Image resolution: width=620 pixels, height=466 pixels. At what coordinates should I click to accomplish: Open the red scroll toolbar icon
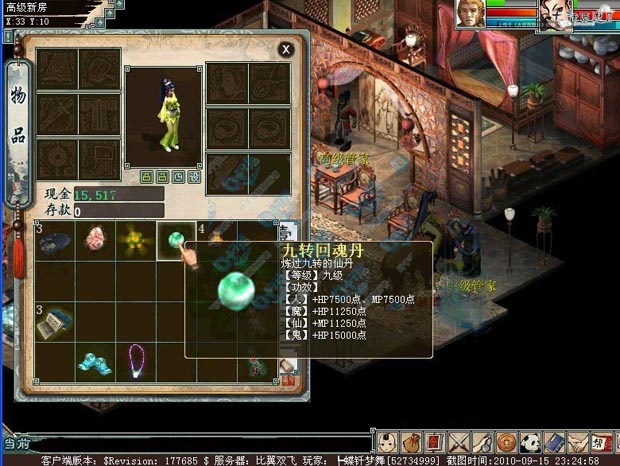[x=433, y=442]
